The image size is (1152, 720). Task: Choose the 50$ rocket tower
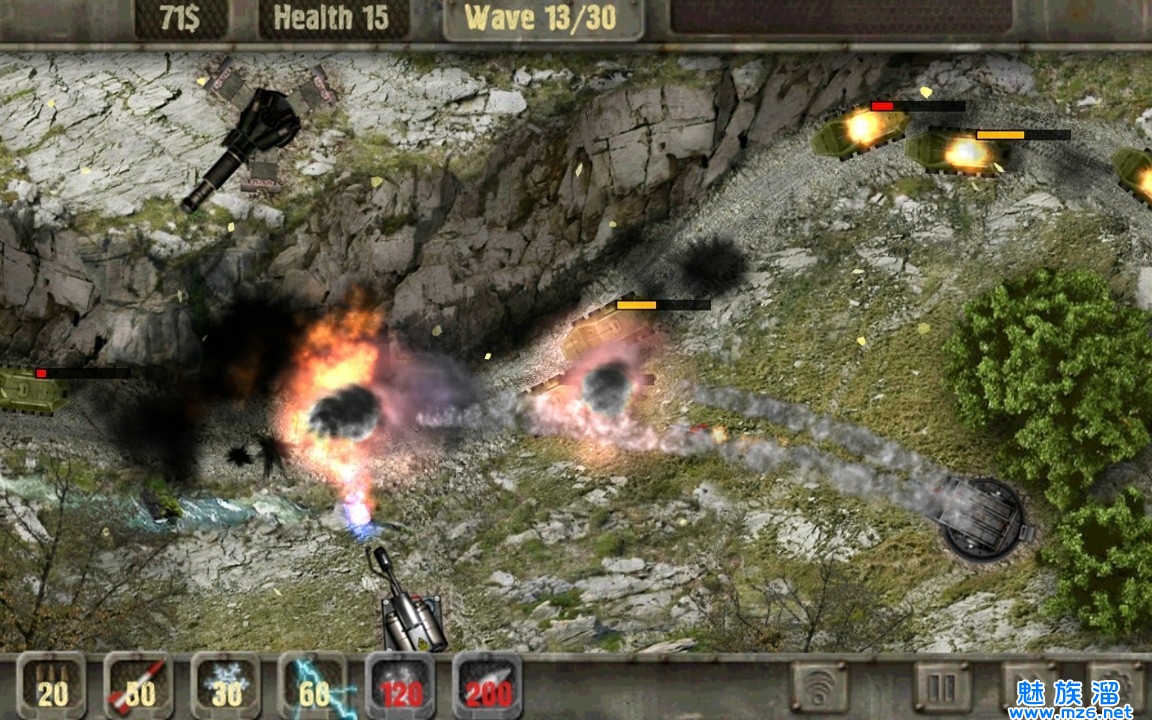click(139, 686)
